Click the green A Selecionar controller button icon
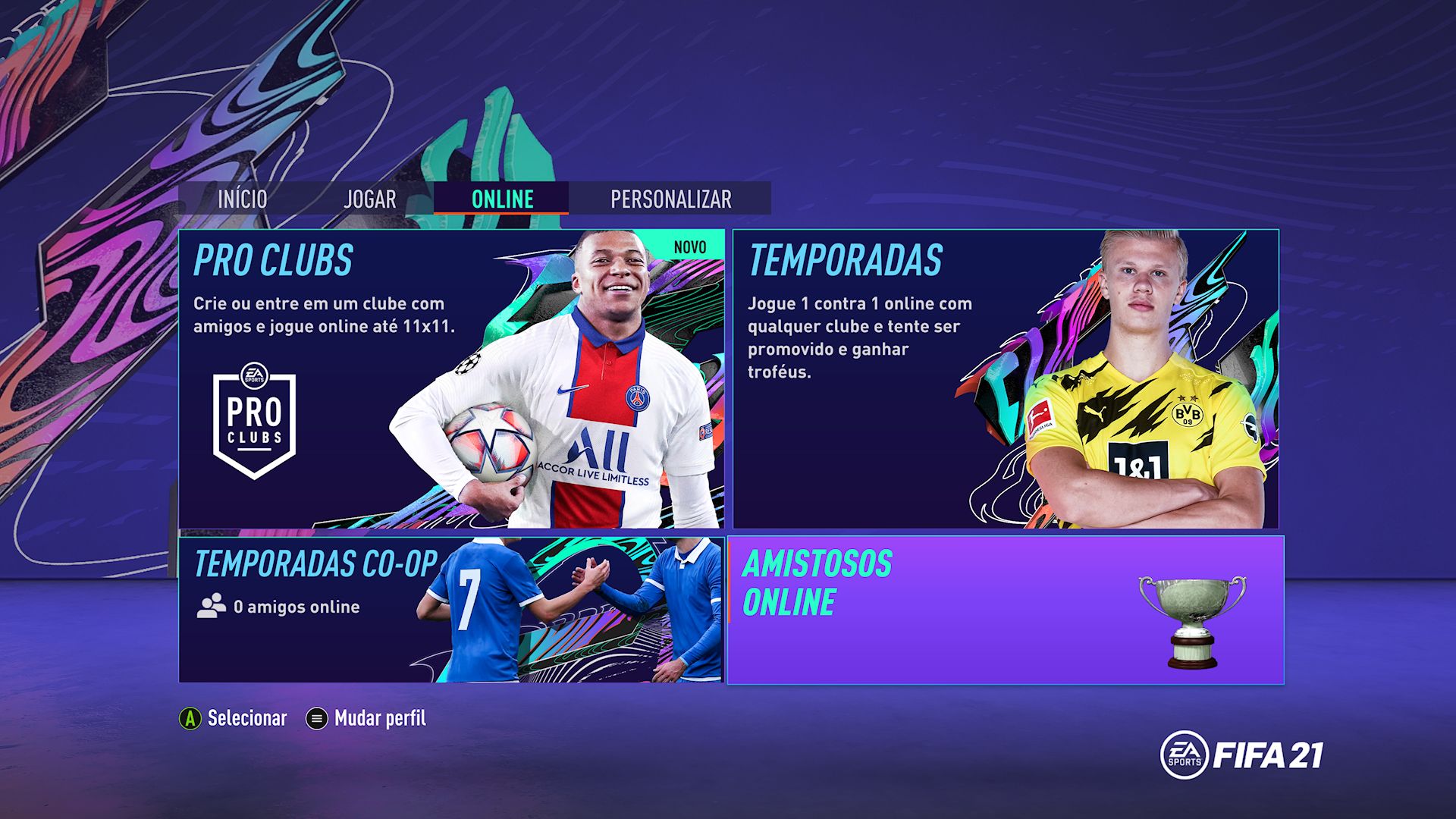1456x819 pixels. pos(189,716)
